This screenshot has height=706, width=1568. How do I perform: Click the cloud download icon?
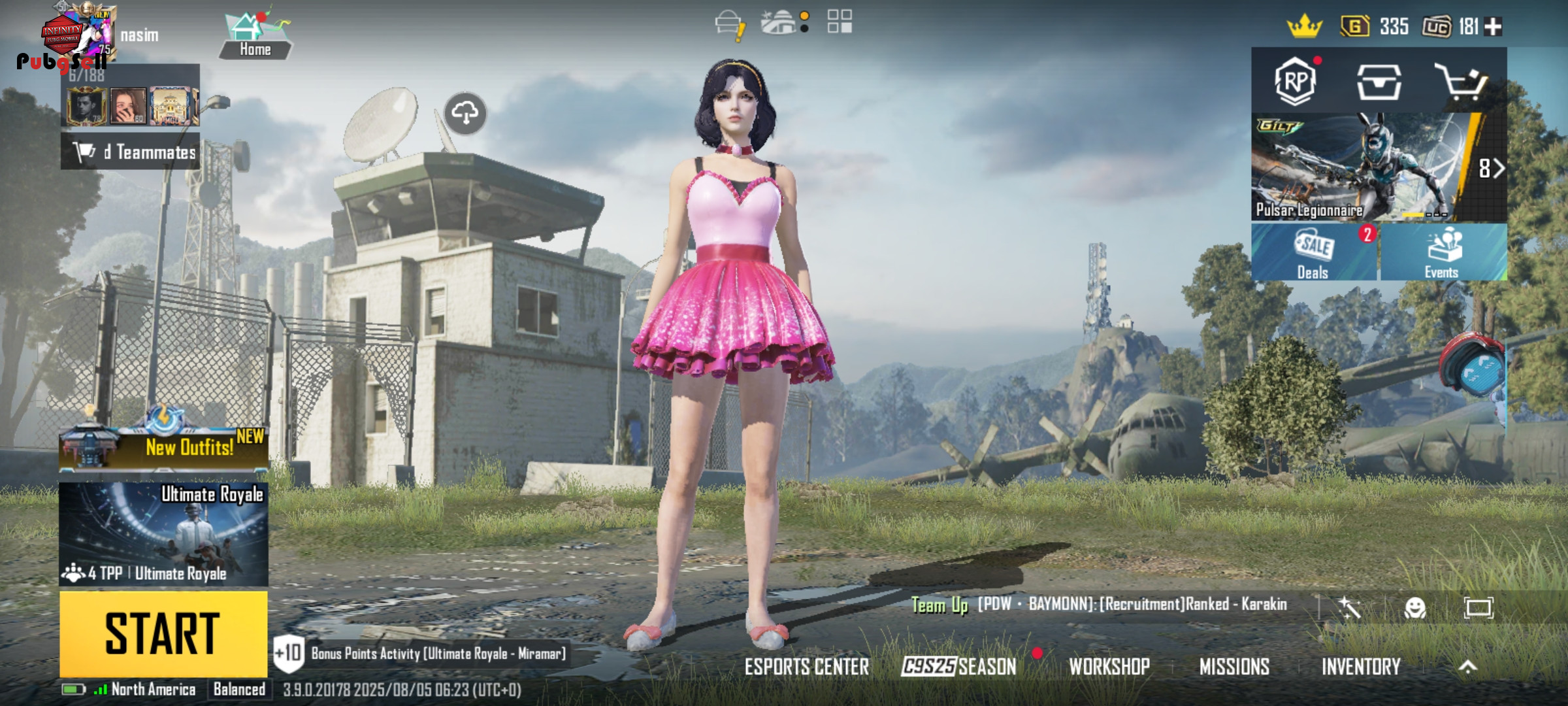(465, 113)
